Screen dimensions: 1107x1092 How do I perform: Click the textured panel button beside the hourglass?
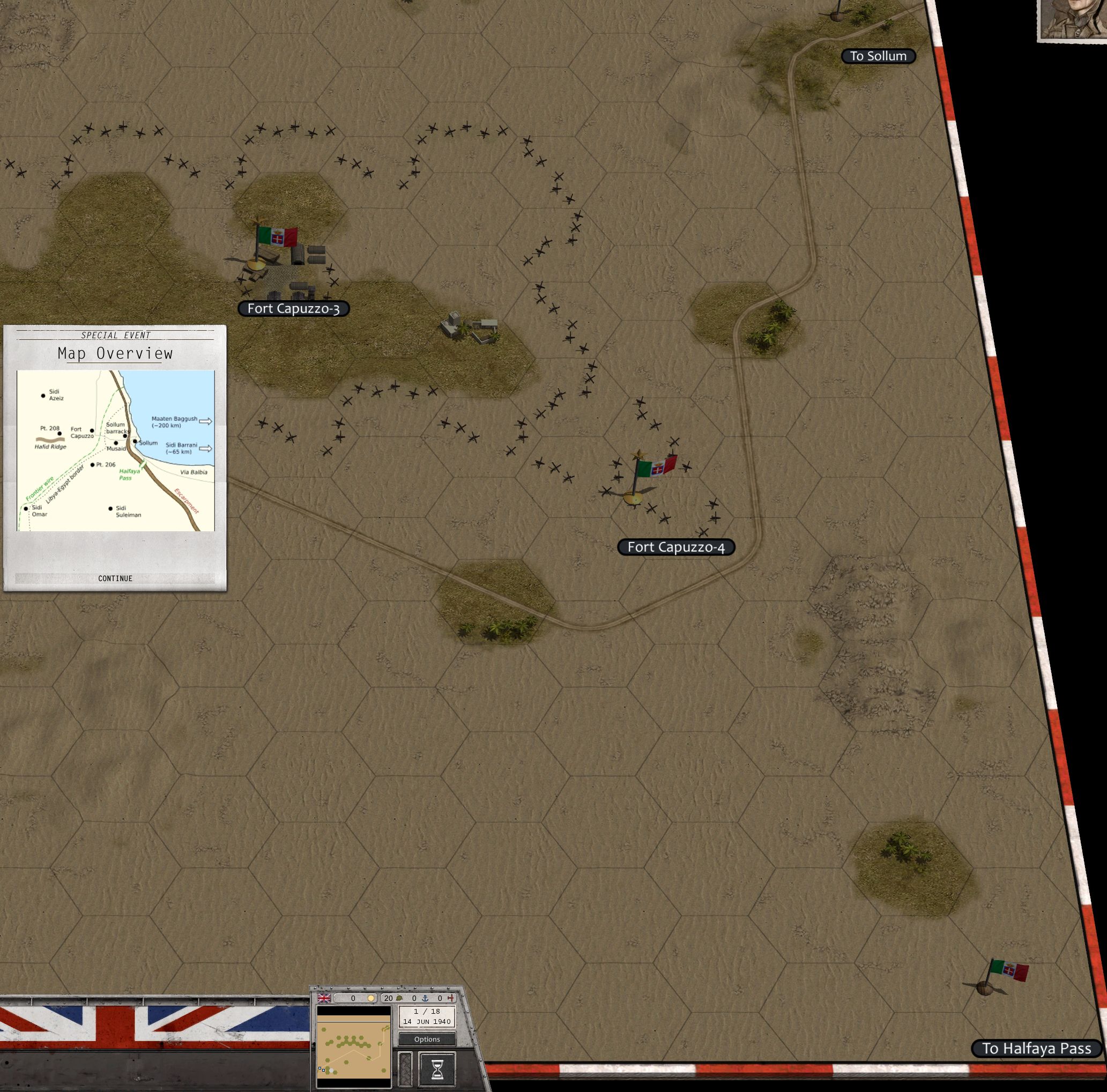(x=405, y=1070)
